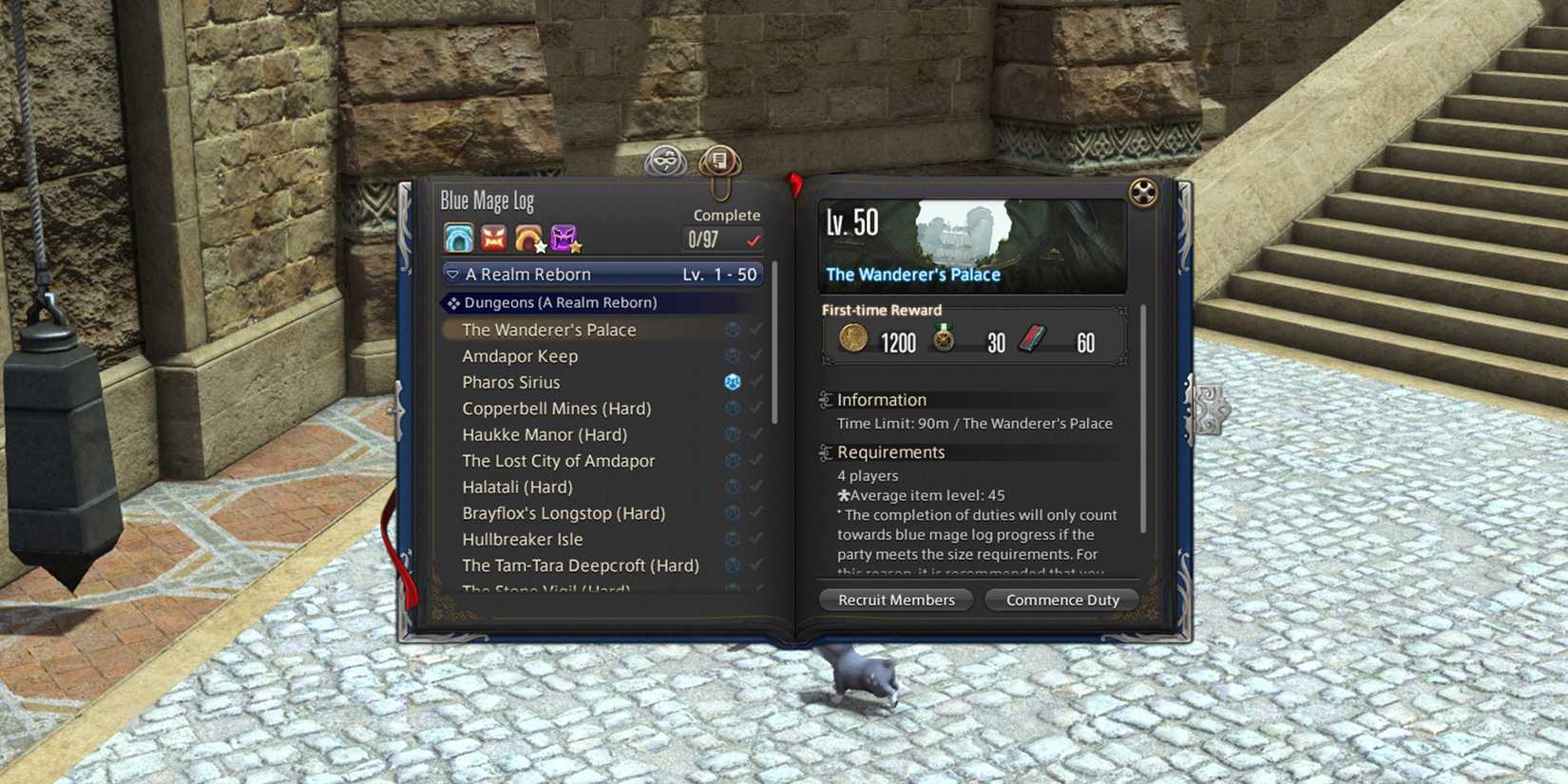Toggle completion check for The Wanderer's Palace
The height and width of the screenshot is (784, 1568).
point(755,328)
